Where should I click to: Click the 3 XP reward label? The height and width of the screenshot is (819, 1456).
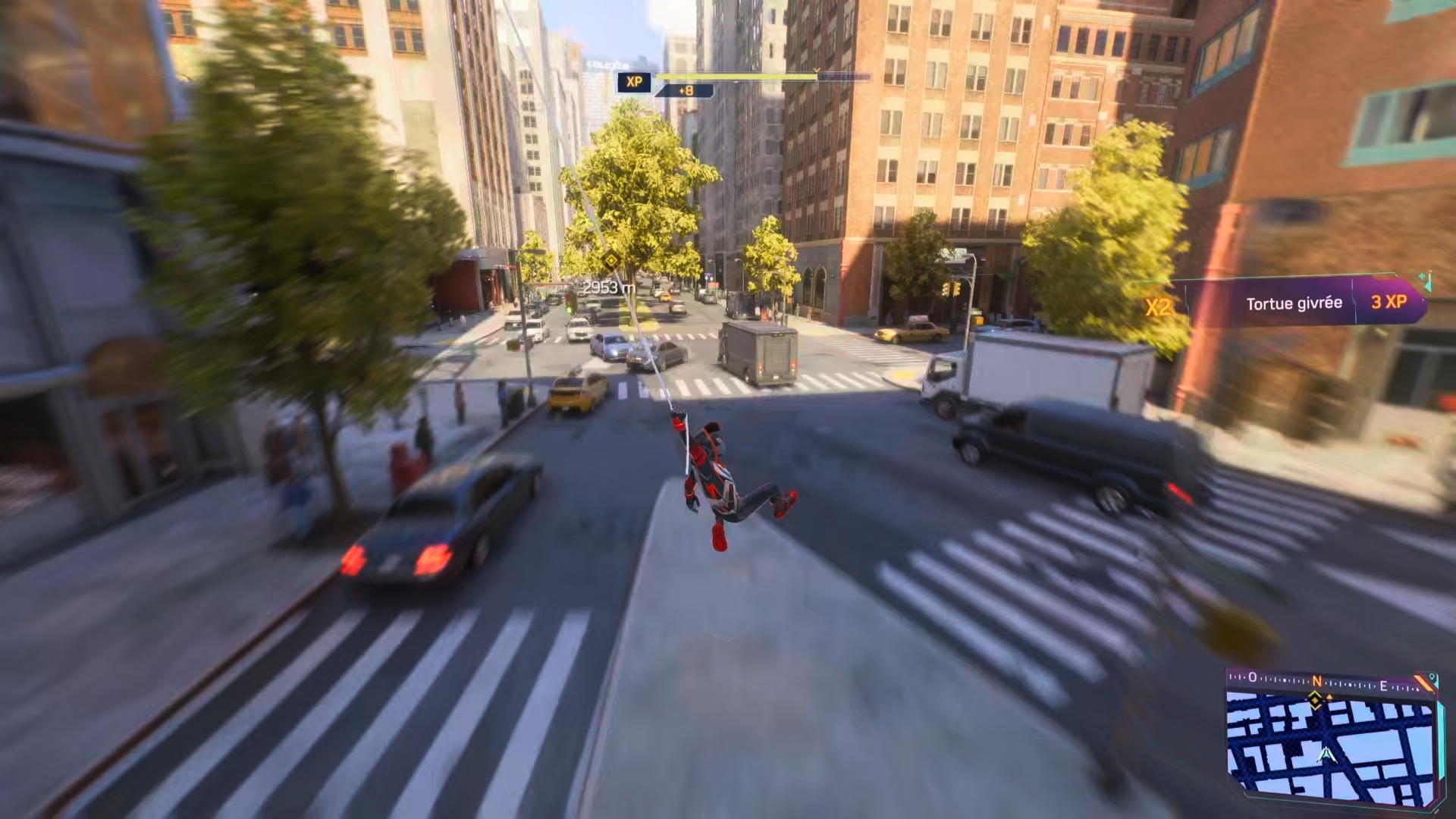[x=1391, y=301]
